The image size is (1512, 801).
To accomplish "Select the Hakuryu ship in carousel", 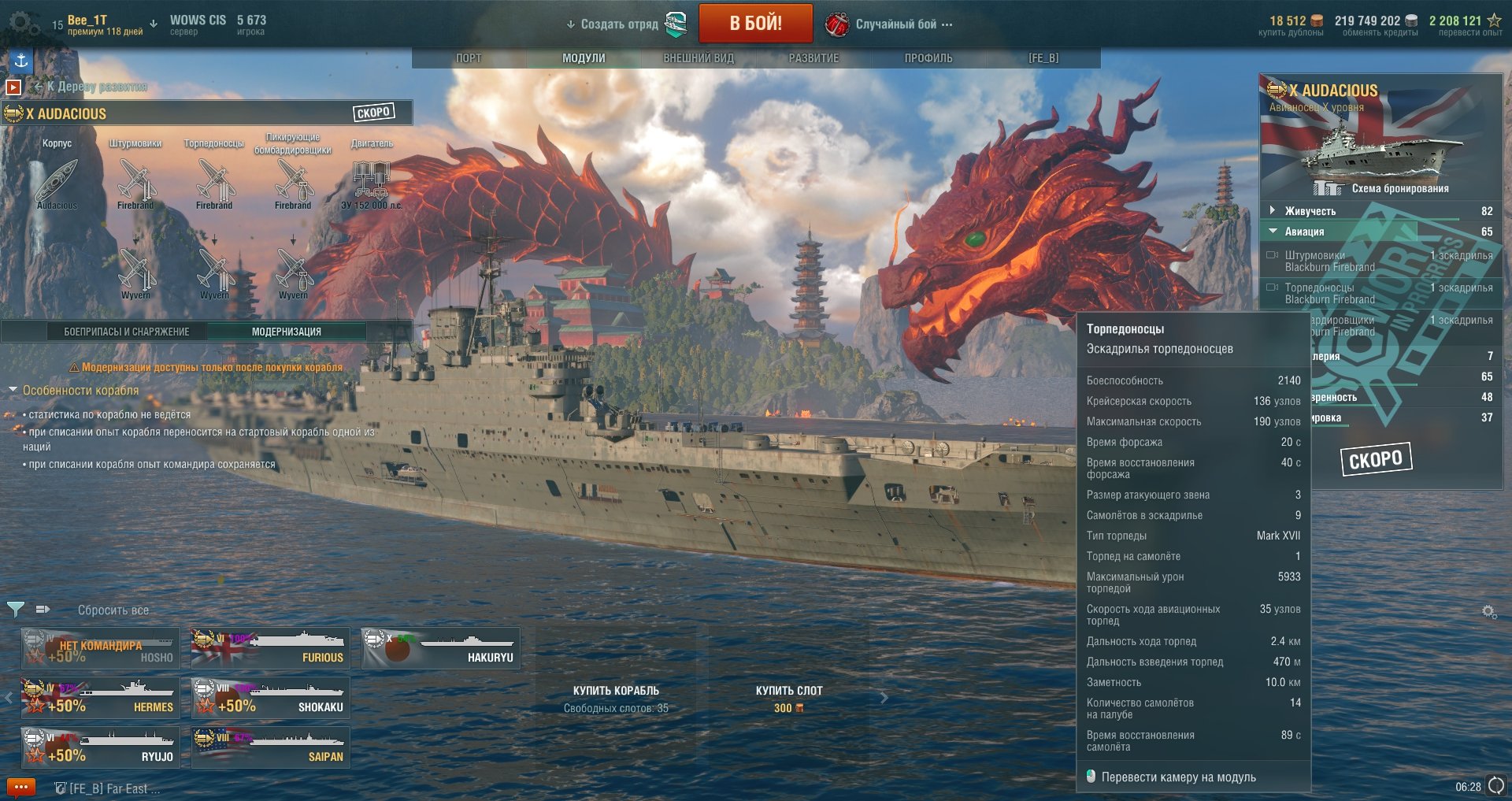I will (x=441, y=648).
